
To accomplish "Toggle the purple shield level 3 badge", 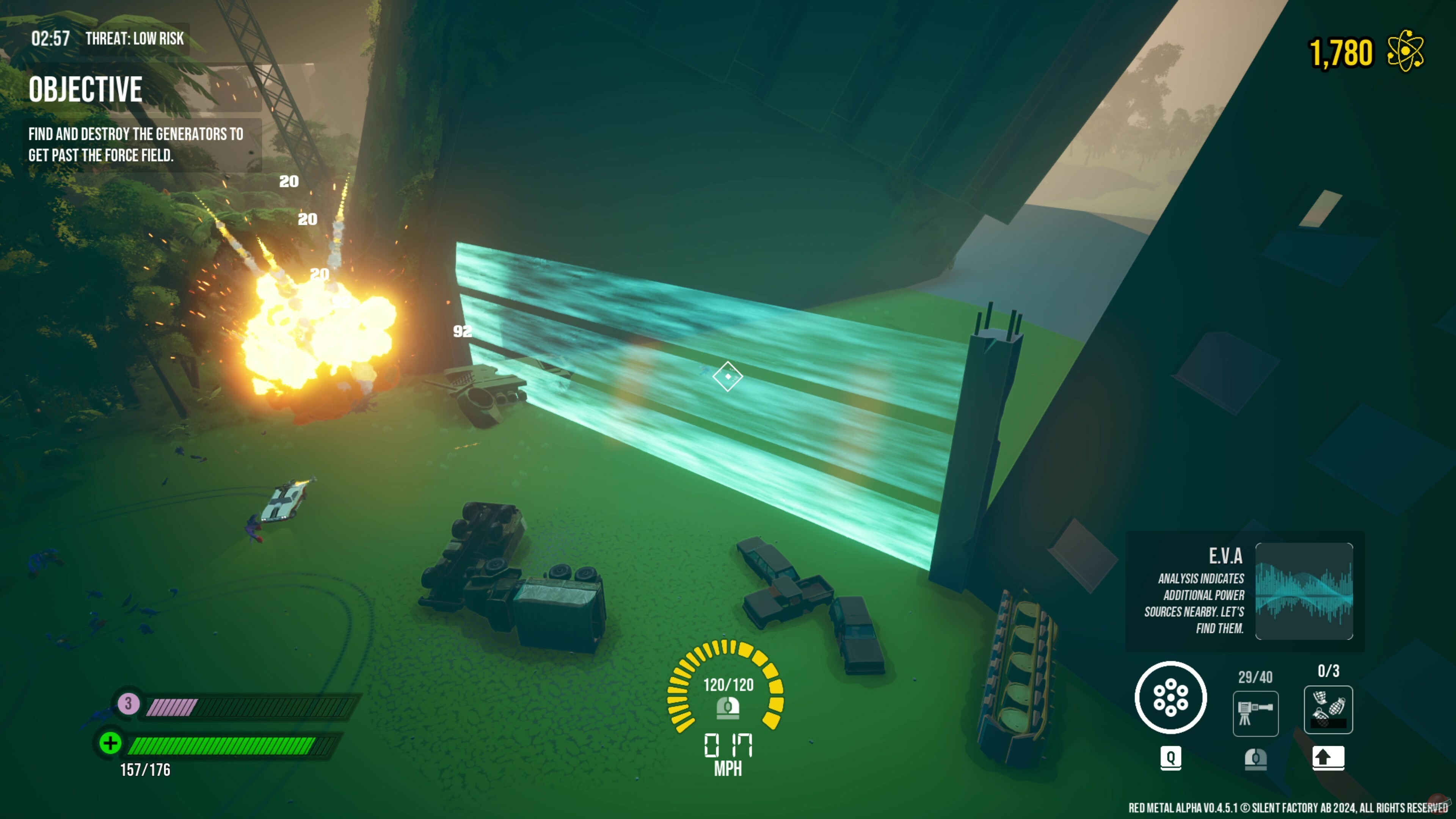I will pos(128,704).
